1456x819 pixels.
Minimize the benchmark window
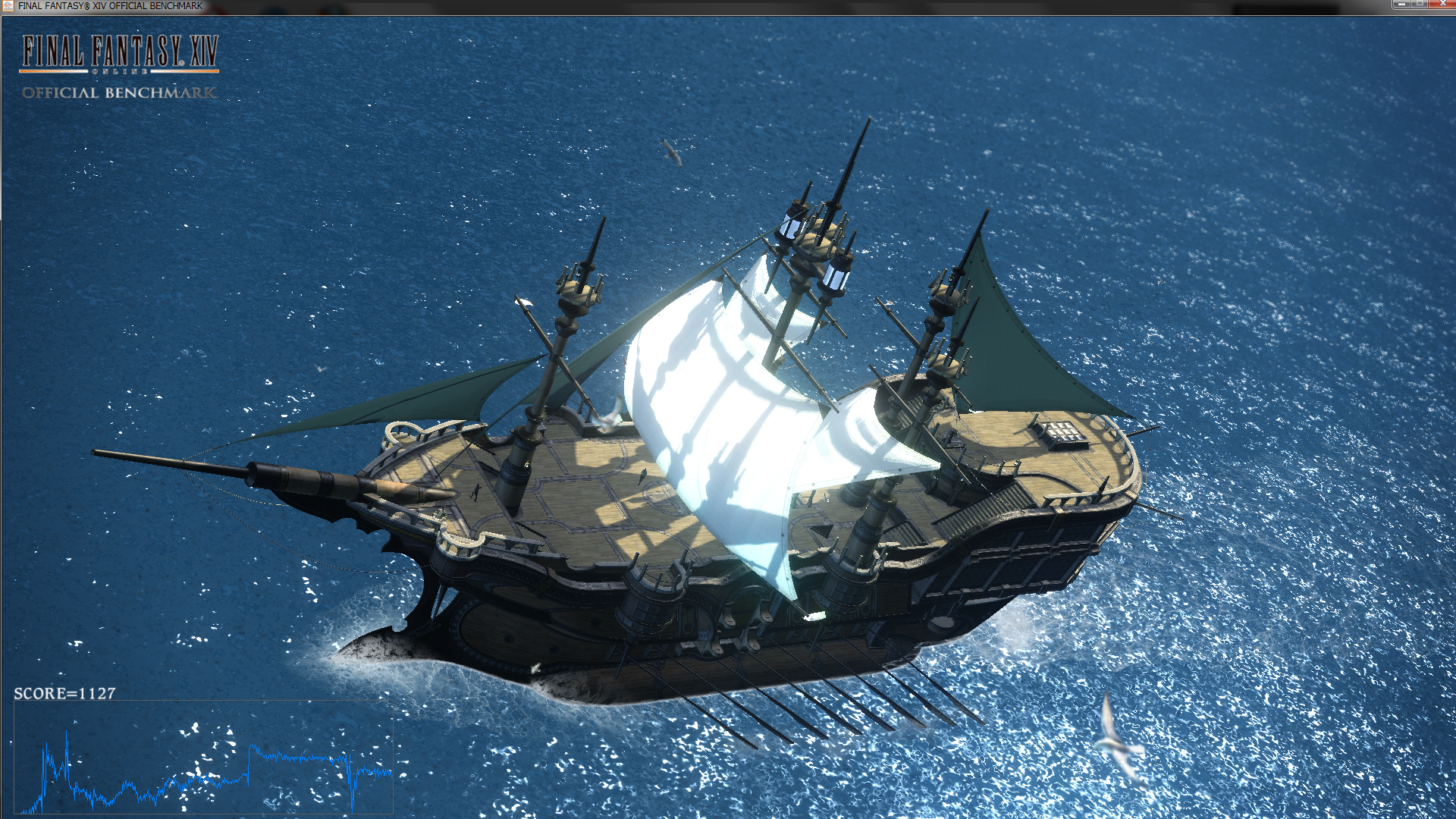1401,5
